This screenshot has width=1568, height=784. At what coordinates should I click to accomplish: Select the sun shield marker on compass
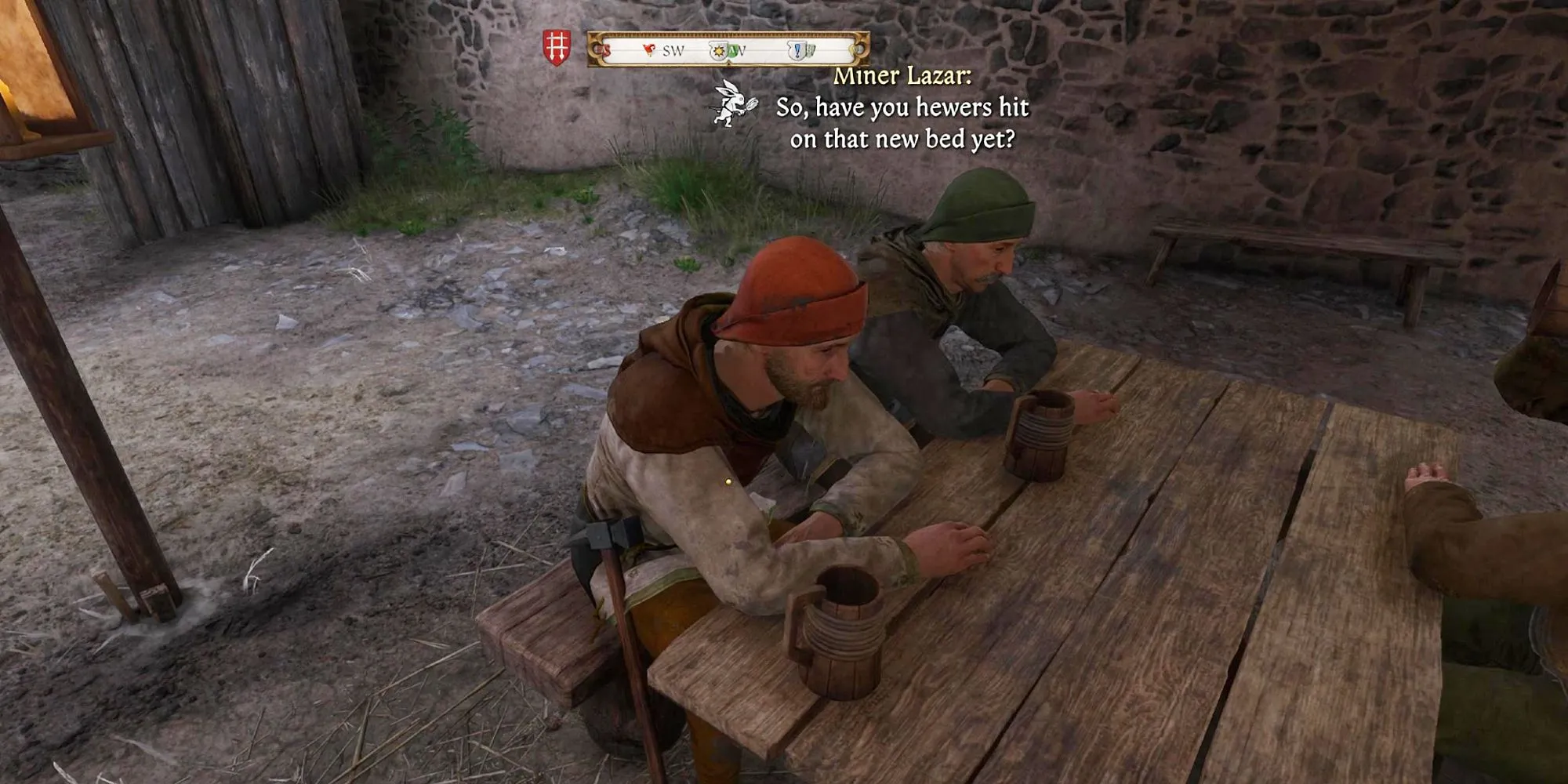717,52
